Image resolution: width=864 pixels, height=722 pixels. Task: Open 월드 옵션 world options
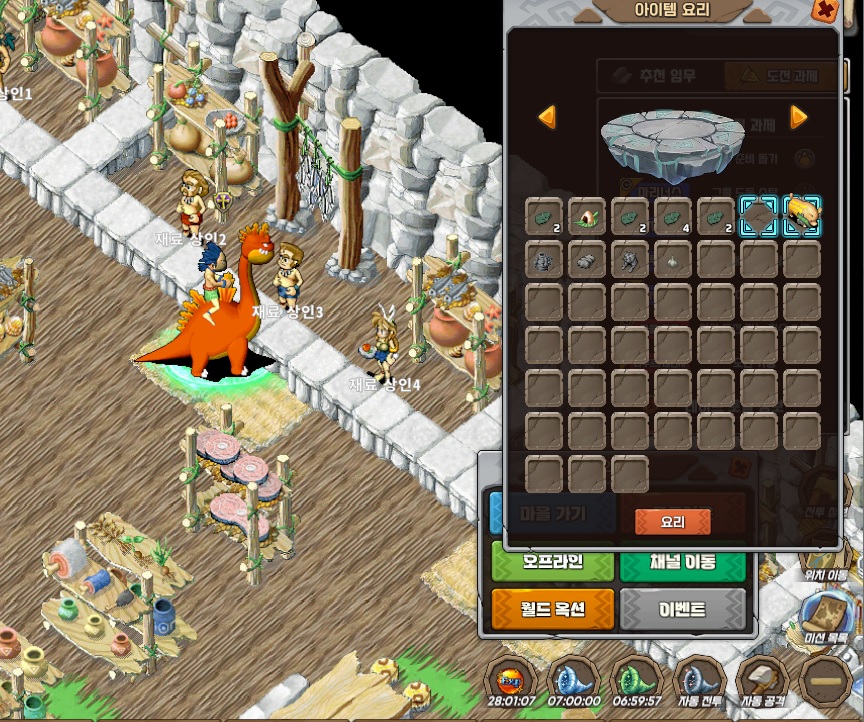551,608
